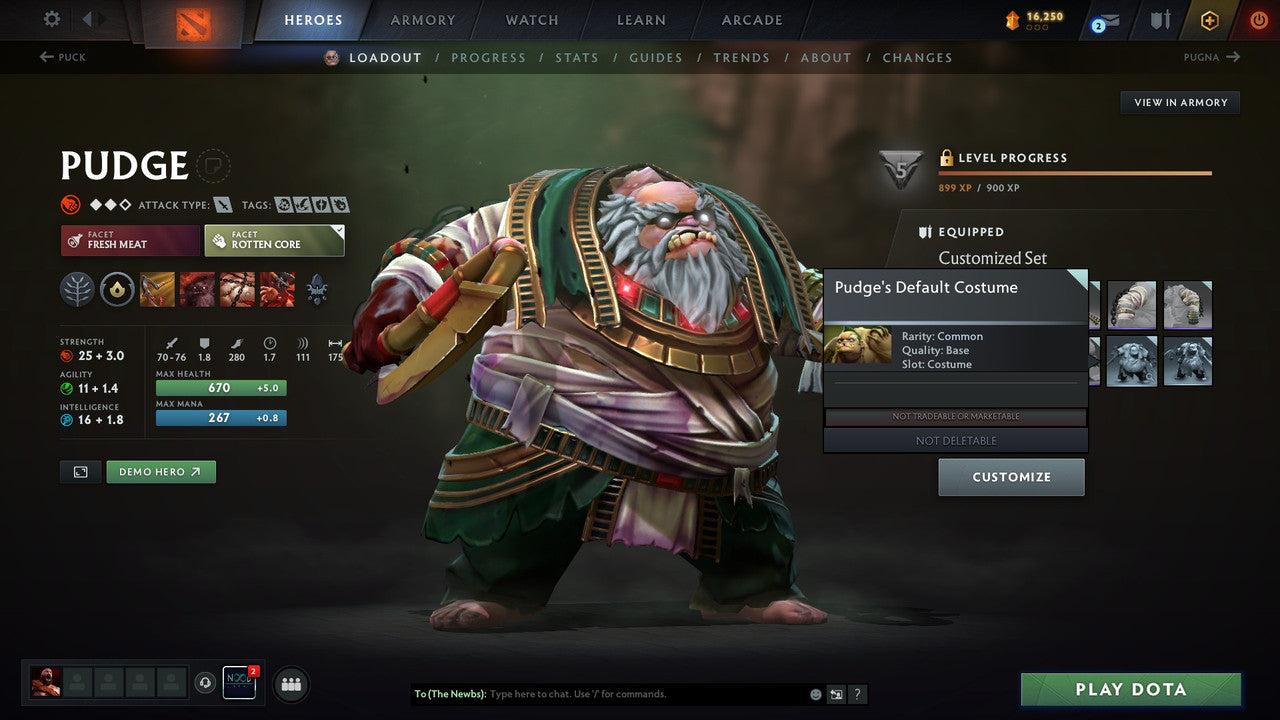The height and width of the screenshot is (720, 1280).
Task: Toggle the innate ability droplet icon
Action: click(116, 288)
